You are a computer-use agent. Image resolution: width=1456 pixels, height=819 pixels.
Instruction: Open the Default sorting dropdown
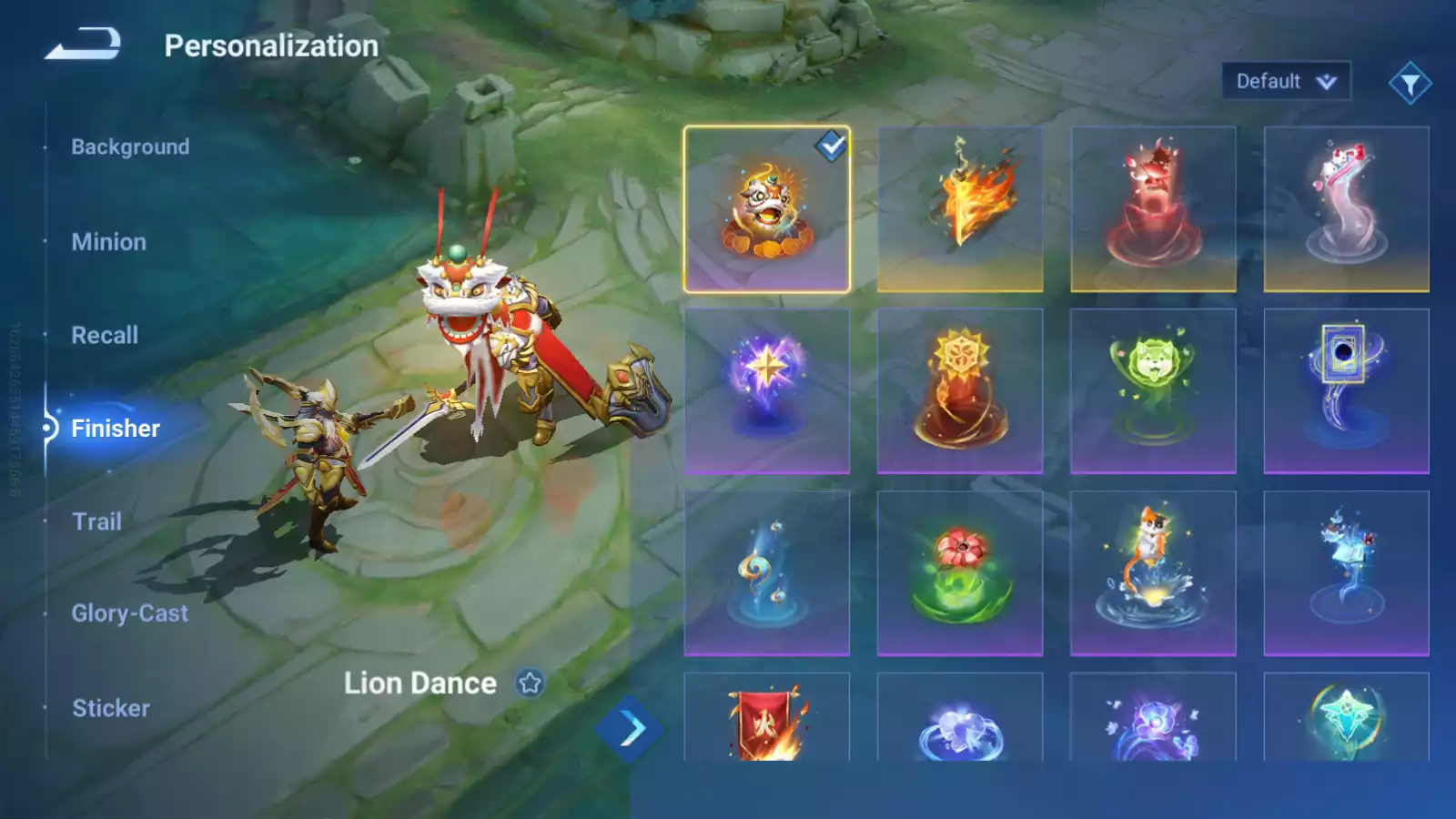coord(1286,80)
